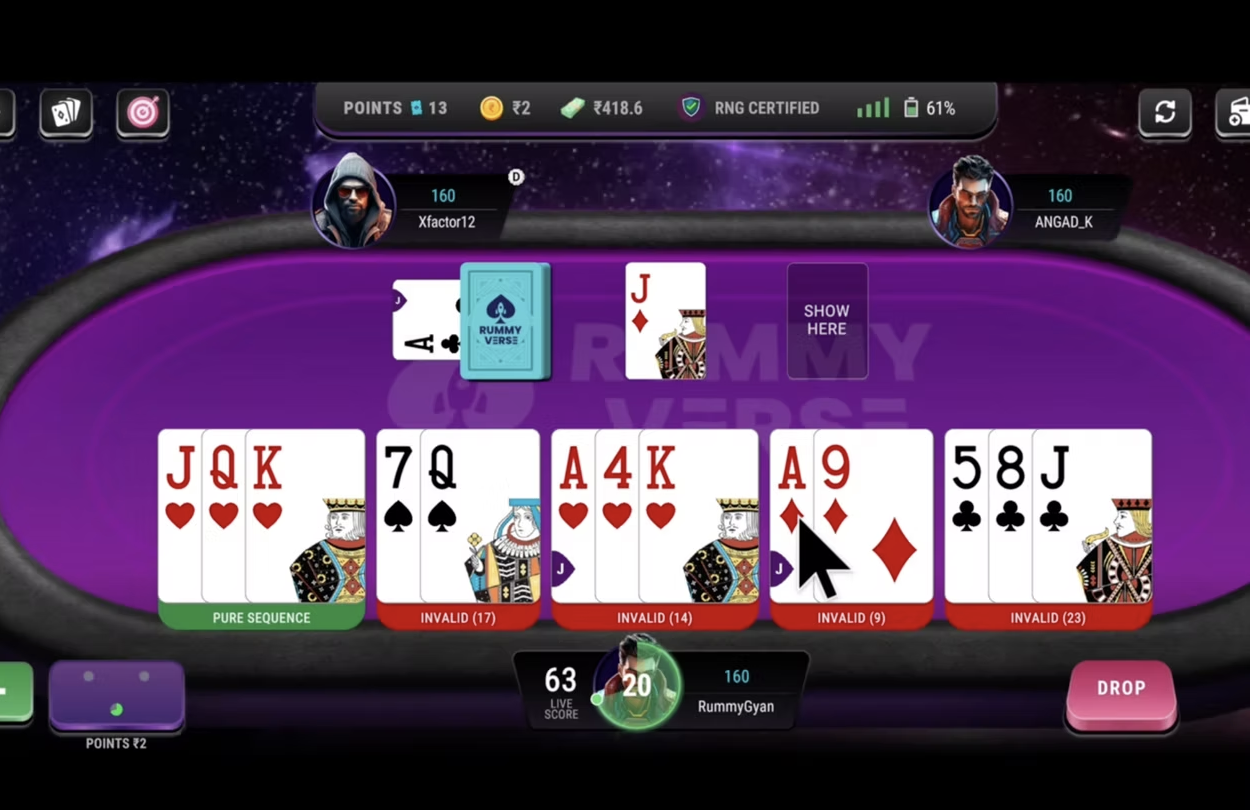Pick the Jack of Diamonds from discard pile
Viewport: 1250px width, 810px height.
[665, 321]
